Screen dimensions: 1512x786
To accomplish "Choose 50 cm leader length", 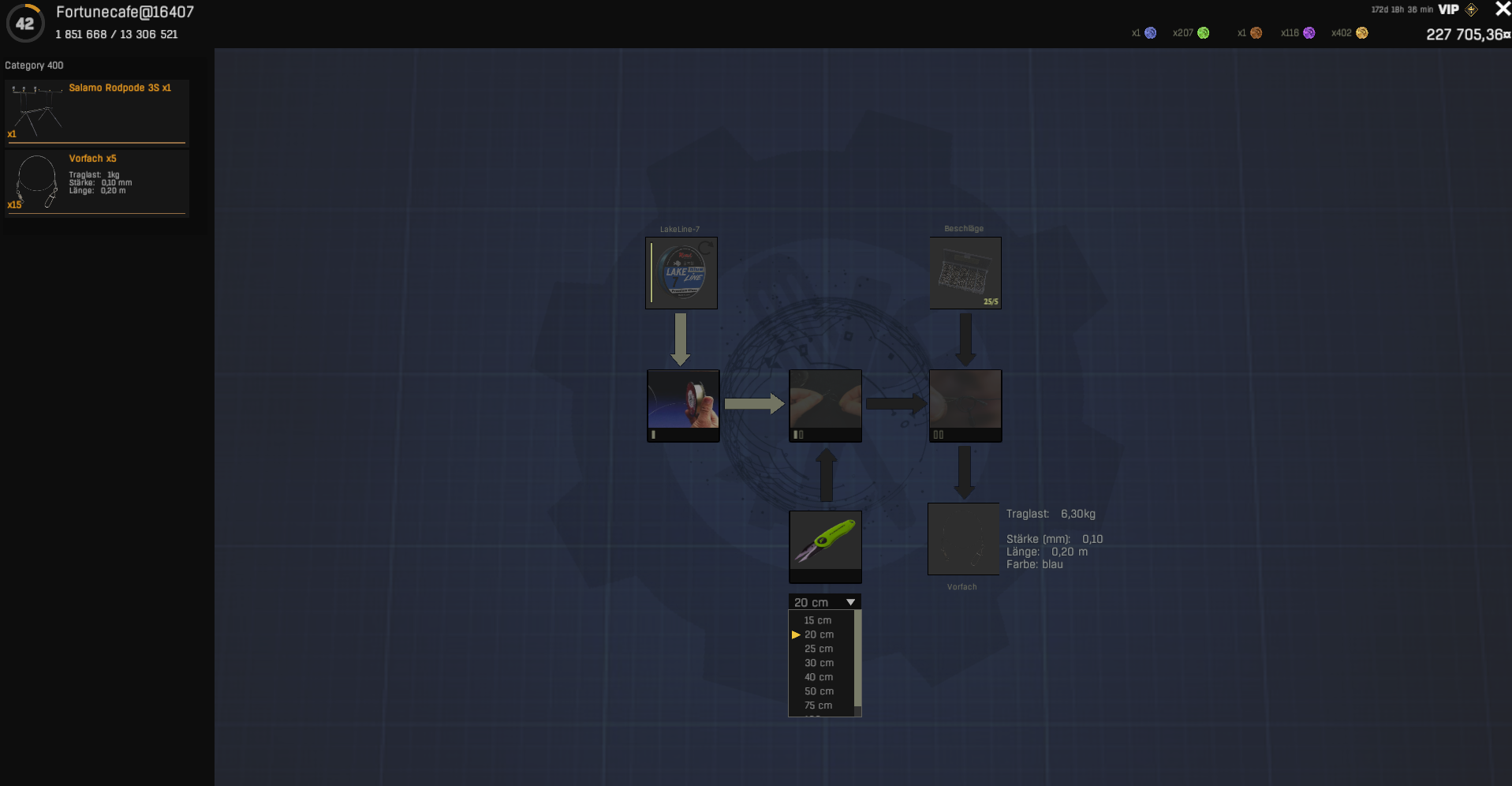I will [819, 691].
